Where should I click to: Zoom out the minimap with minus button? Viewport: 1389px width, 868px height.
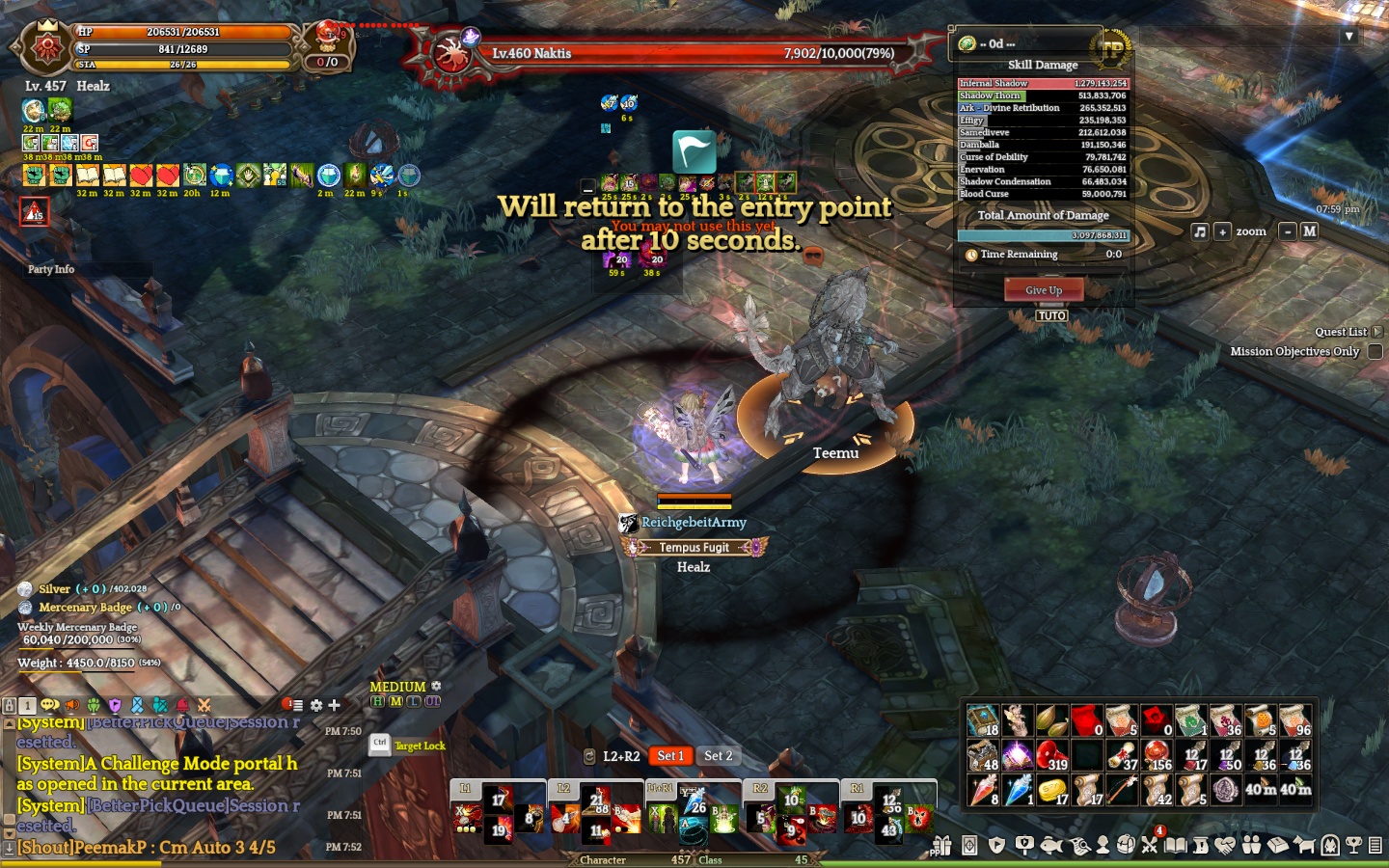1288,231
